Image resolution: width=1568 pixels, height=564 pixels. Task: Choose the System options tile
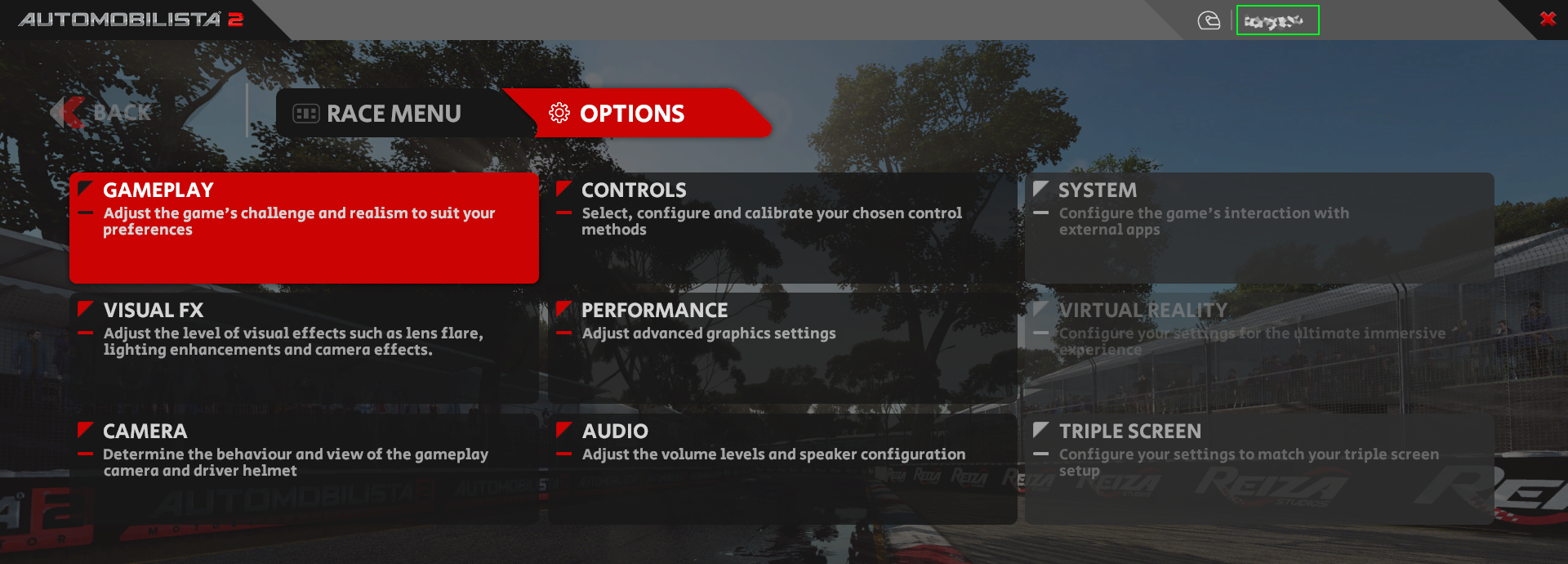(1258, 227)
